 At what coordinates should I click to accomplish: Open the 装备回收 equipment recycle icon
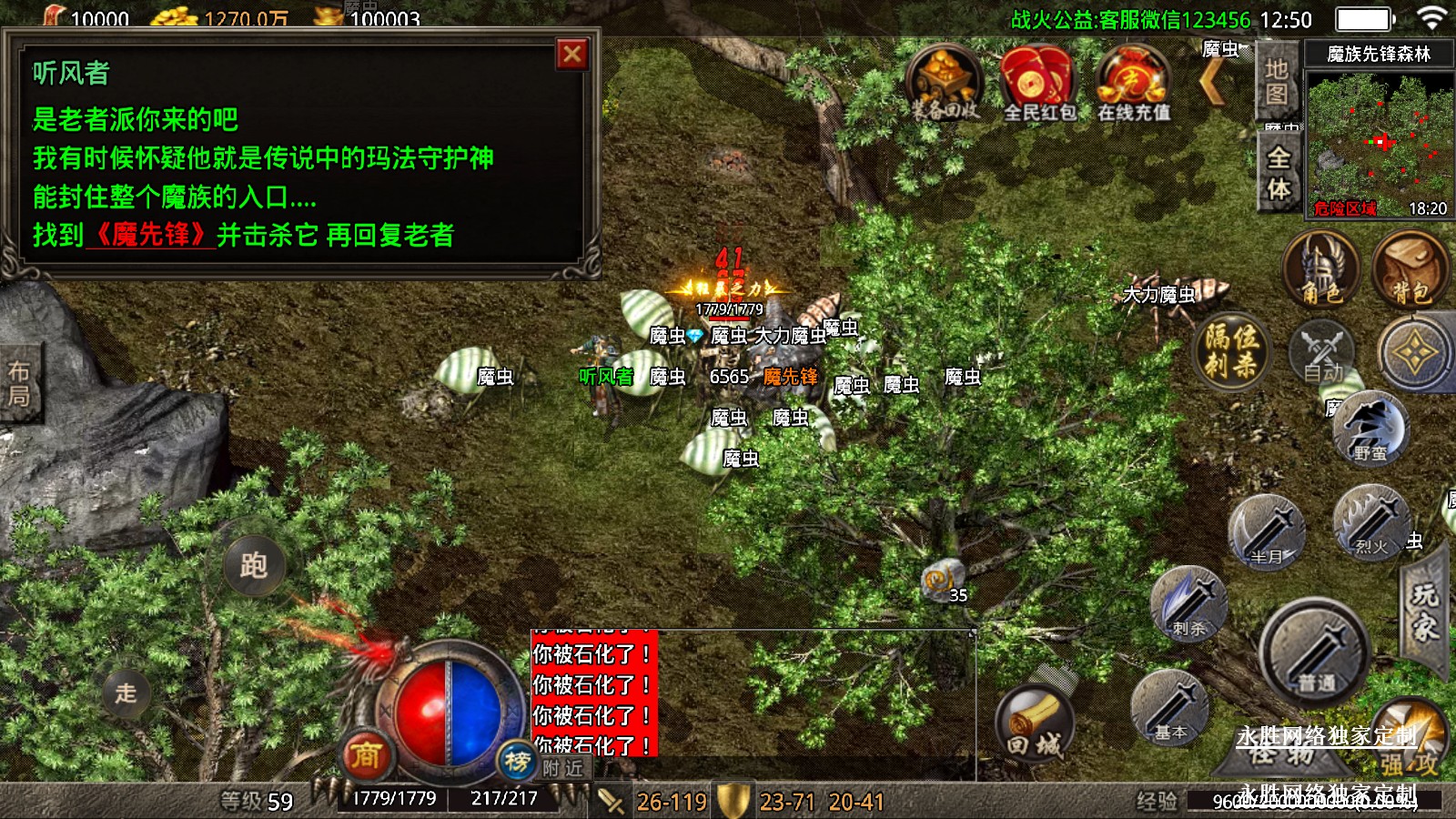tap(945, 82)
